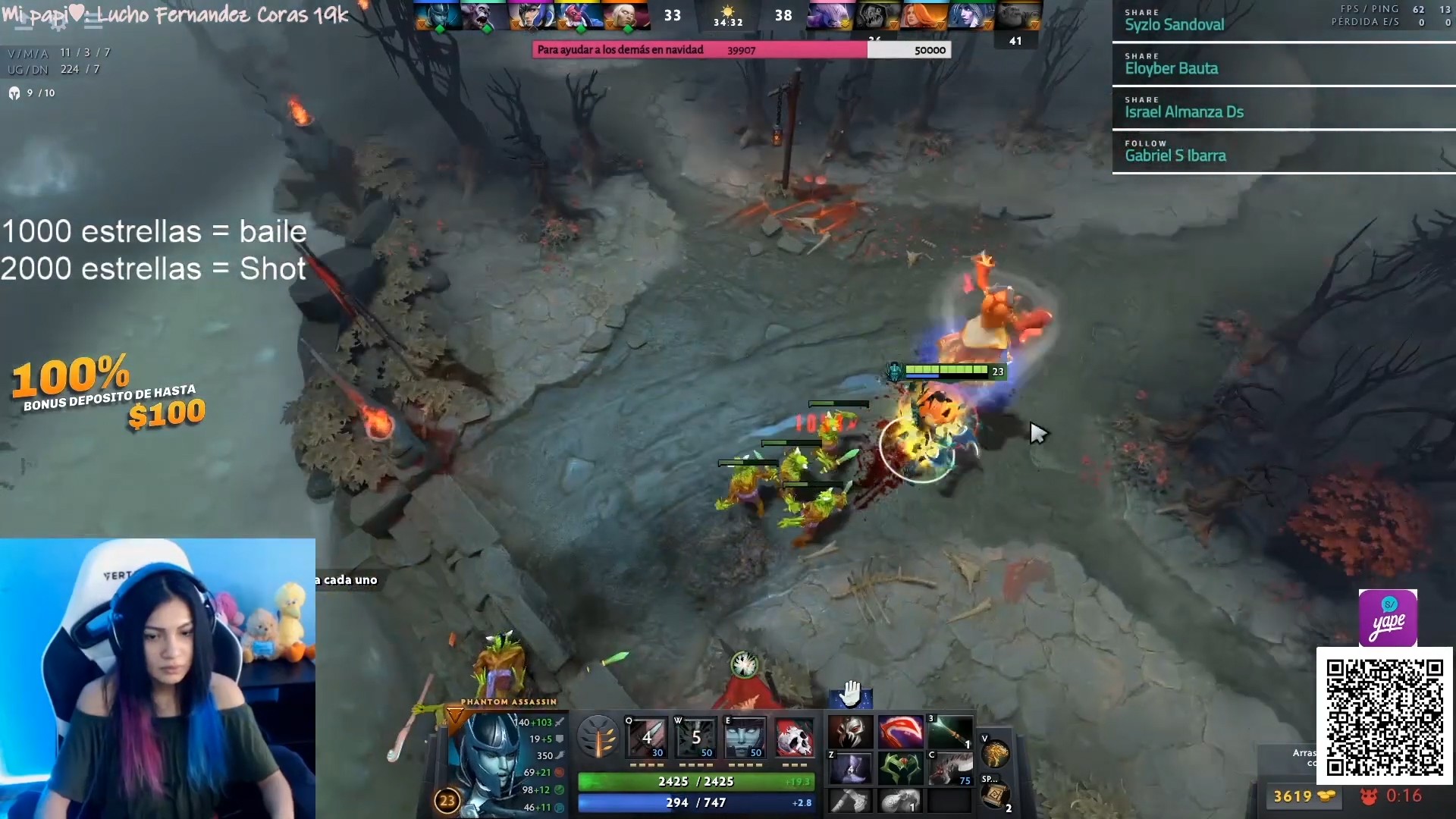Open the talent tree
Viewport: 1456px width, 819px height.
coord(598,736)
